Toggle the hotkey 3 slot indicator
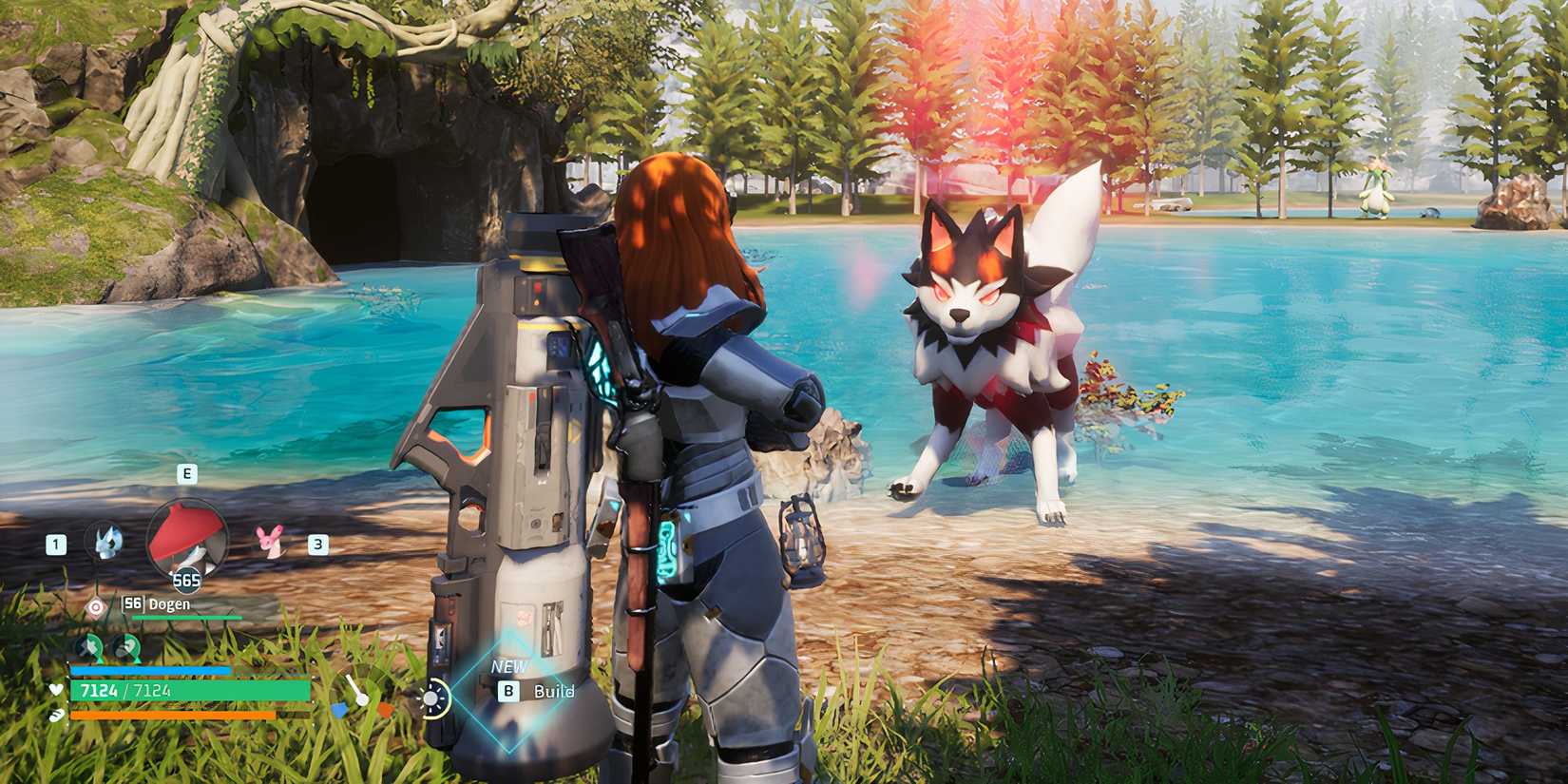The width and height of the screenshot is (1568, 784). click(316, 544)
